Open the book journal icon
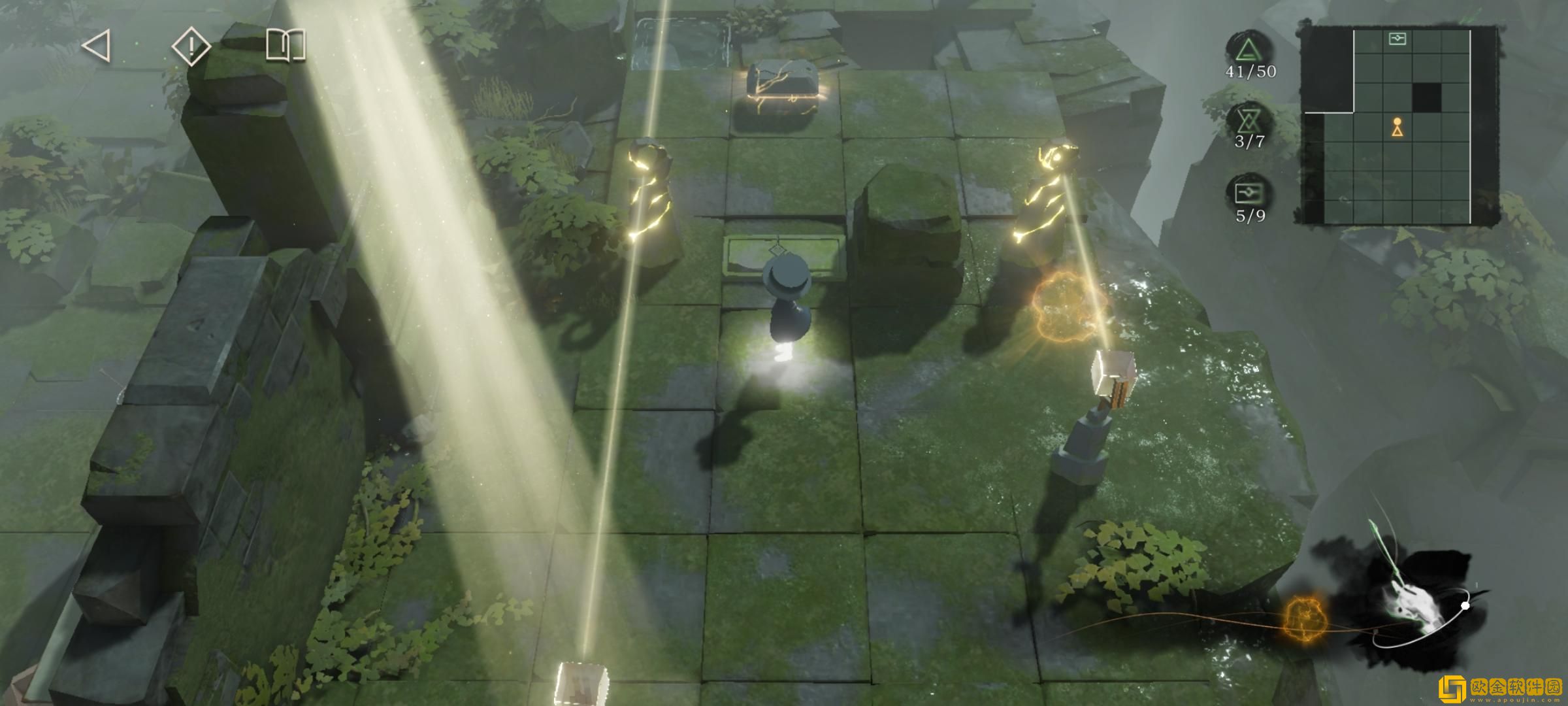1568x706 pixels. pyautogui.click(x=286, y=46)
